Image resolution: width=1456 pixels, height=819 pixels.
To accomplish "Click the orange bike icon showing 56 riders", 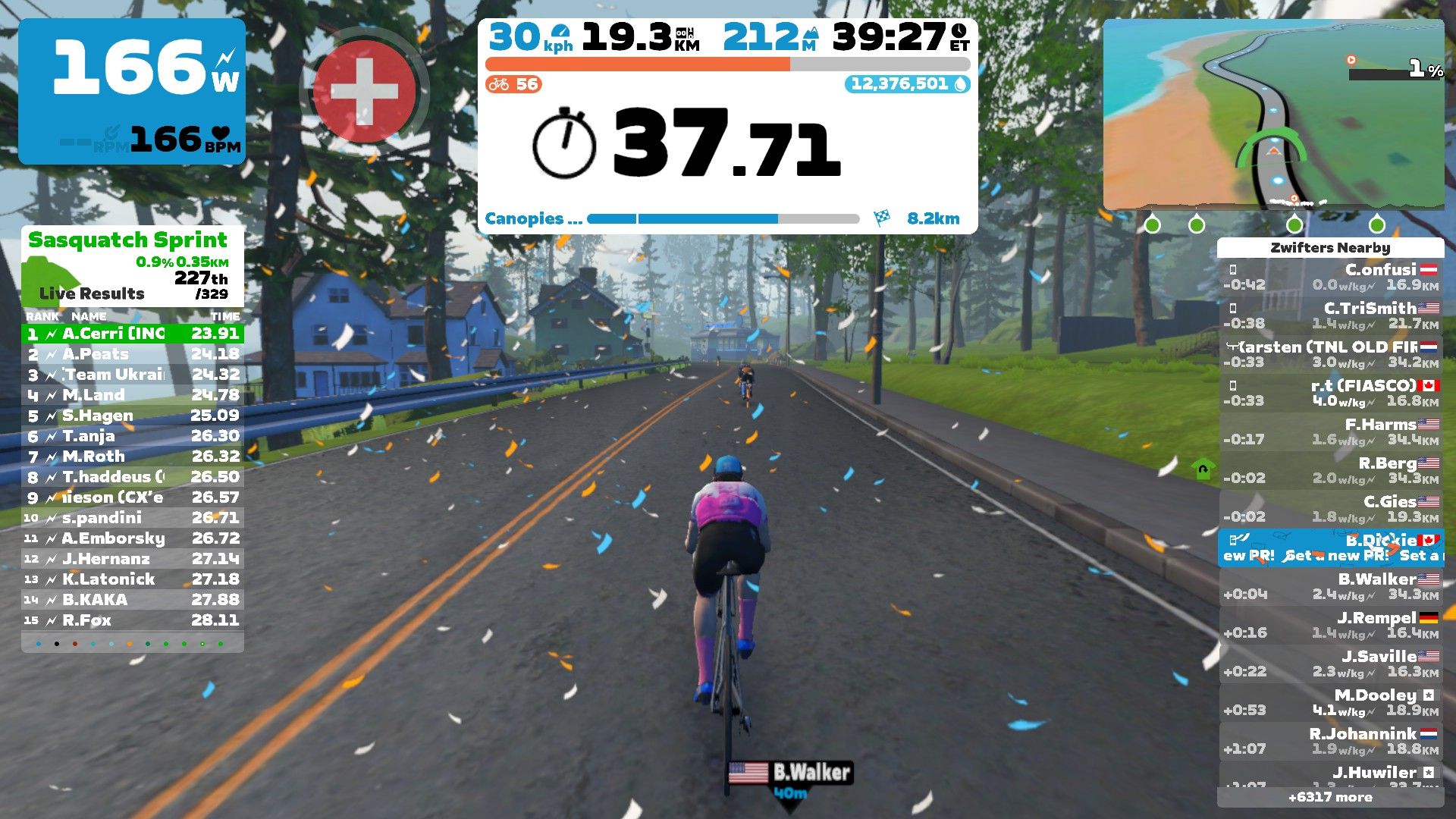I will coord(500,84).
